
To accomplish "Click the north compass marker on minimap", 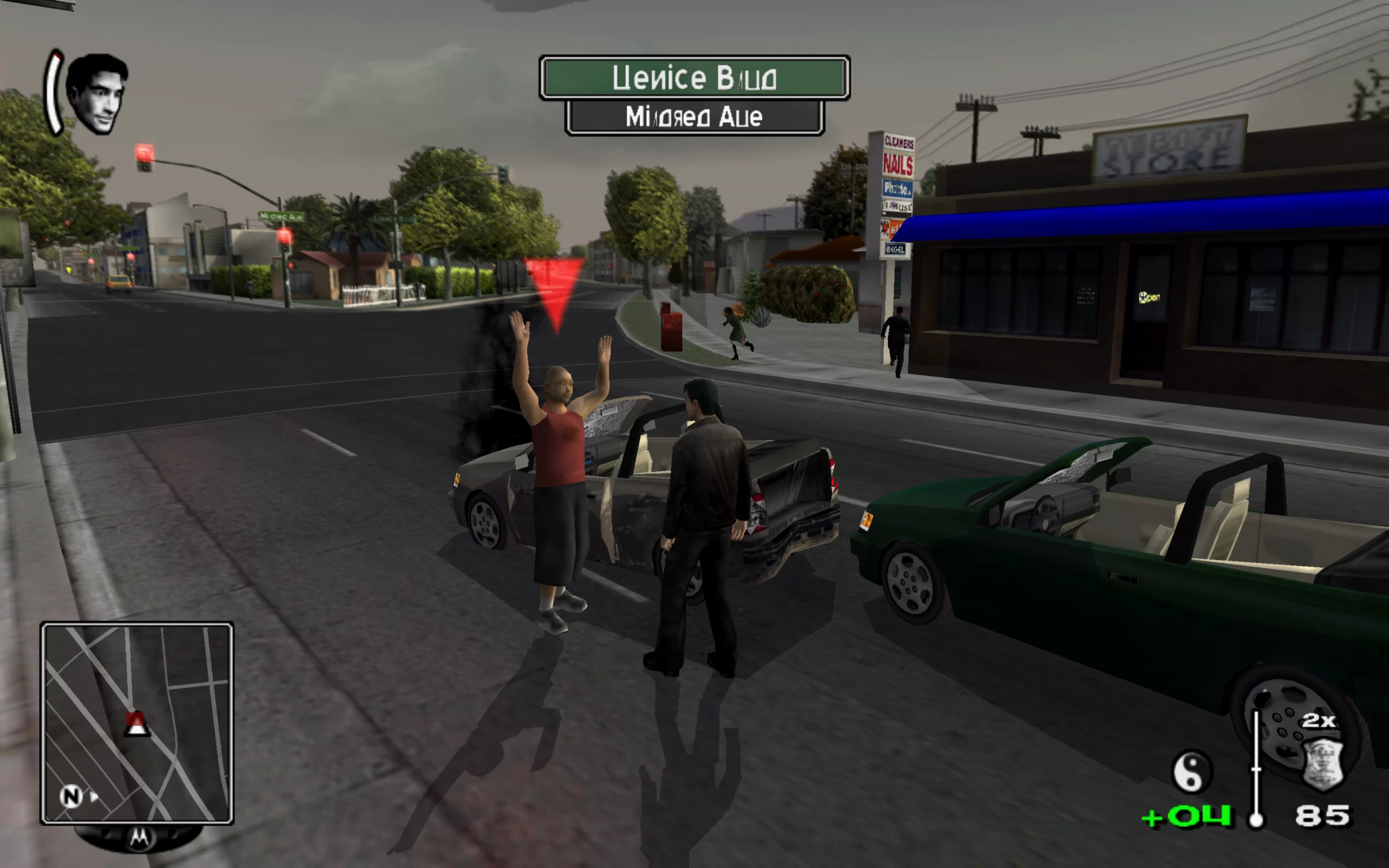I will 71,796.
